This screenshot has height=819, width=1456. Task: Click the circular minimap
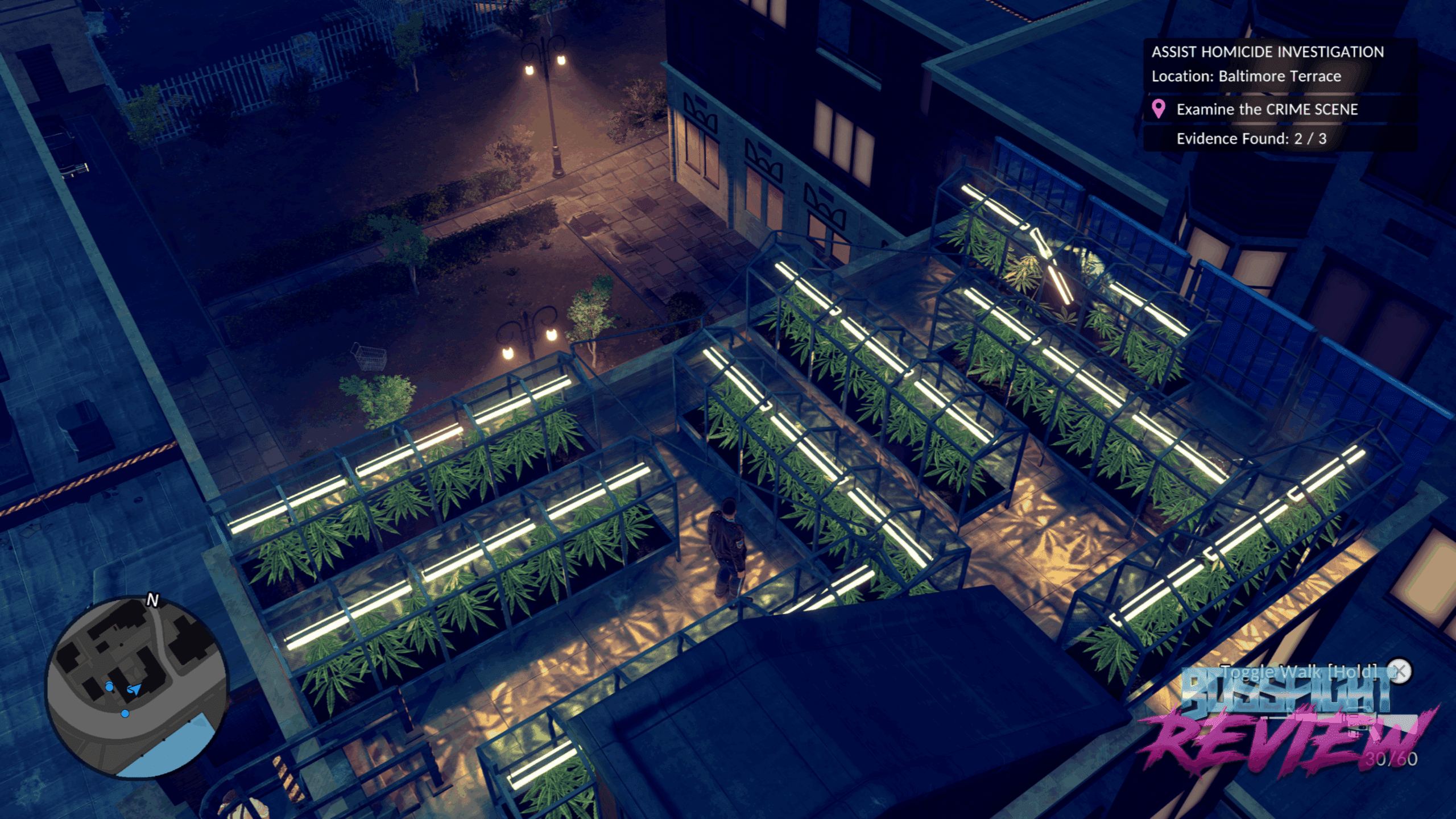click(x=136, y=687)
